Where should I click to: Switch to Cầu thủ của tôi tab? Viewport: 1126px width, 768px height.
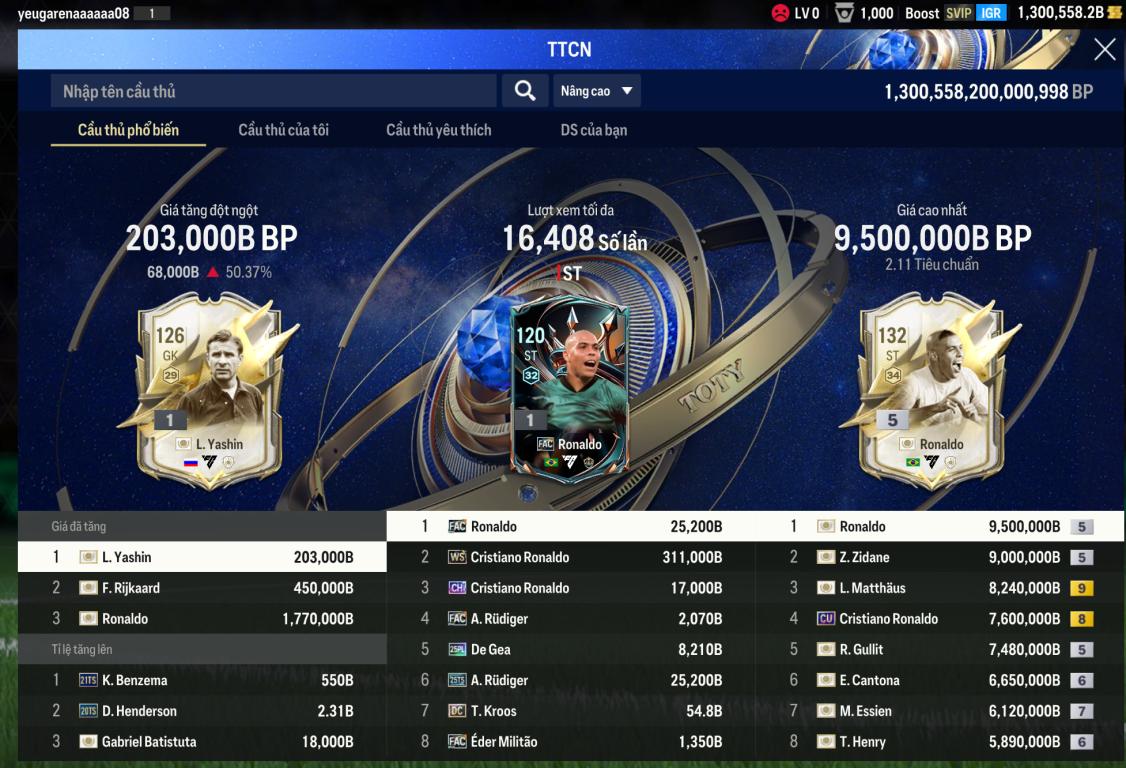(x=283, y=130)
